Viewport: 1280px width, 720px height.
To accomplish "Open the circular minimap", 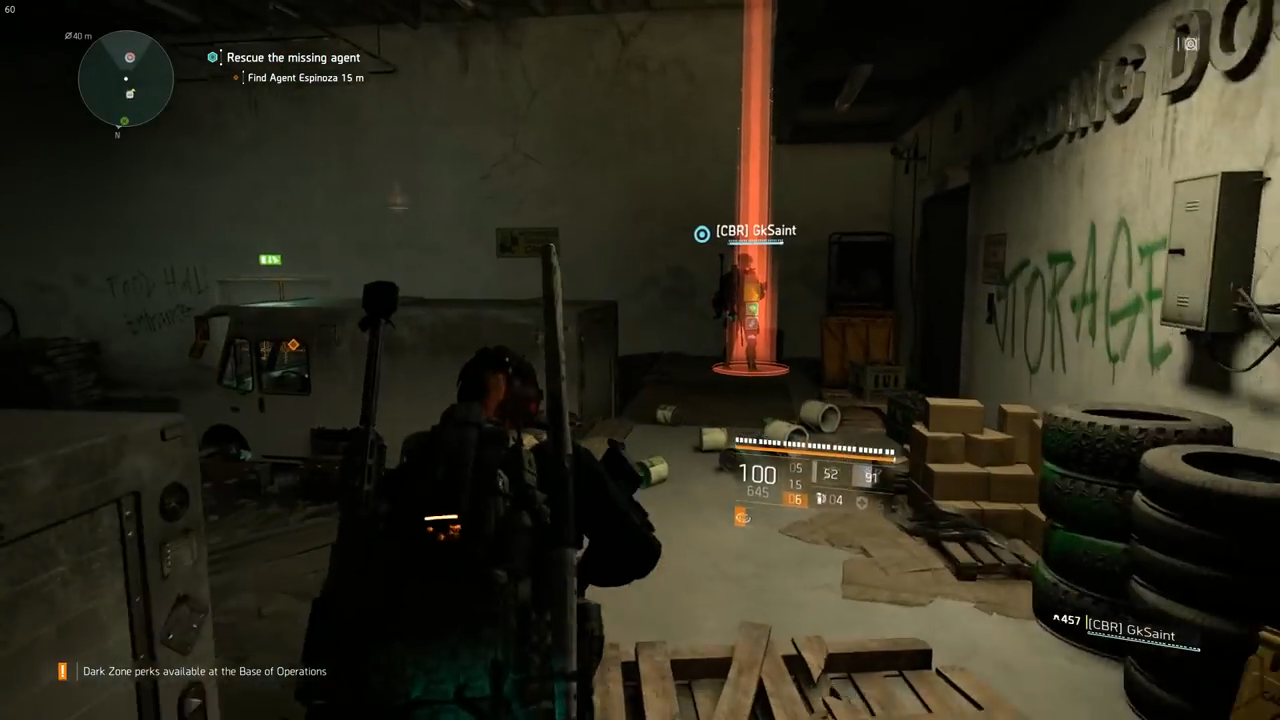I will 126,79.
